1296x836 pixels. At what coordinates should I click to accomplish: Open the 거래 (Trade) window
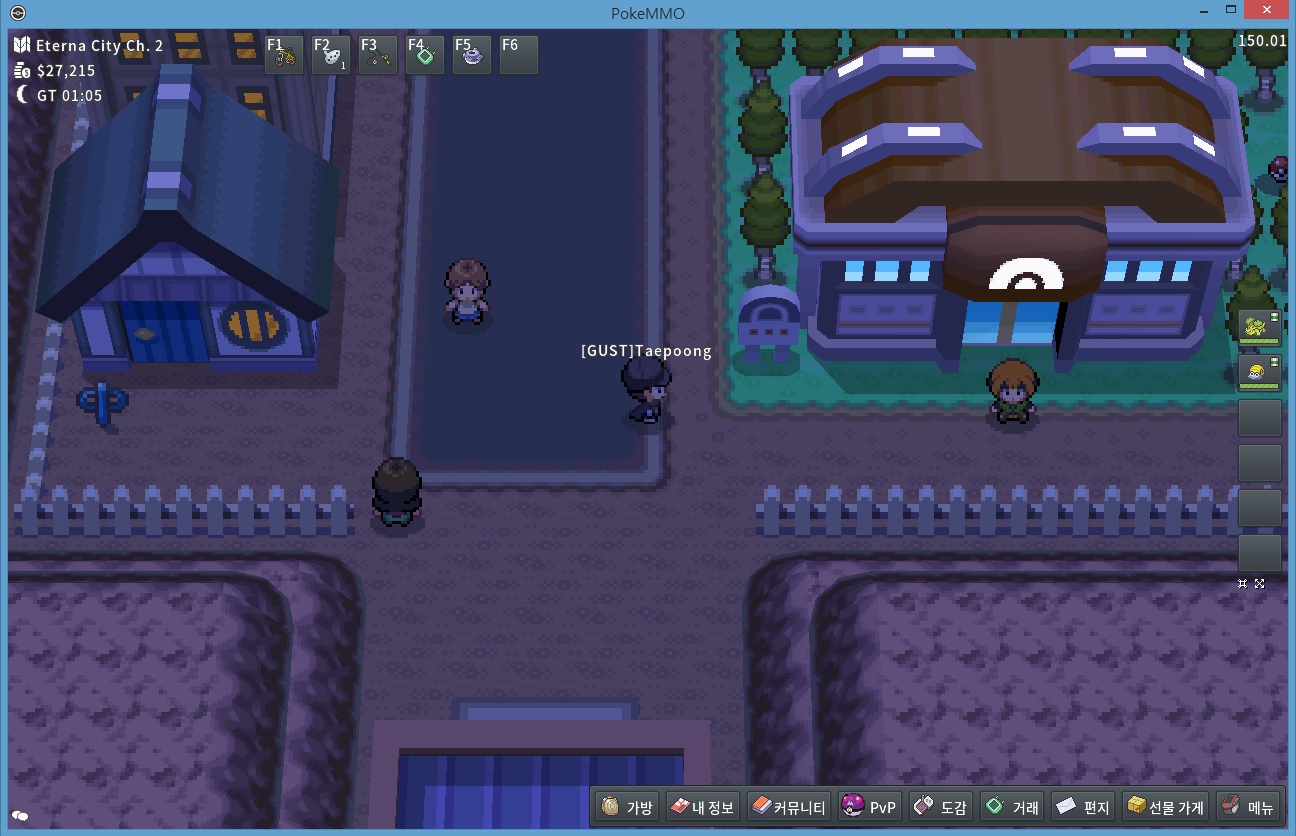click(1012, 807)
